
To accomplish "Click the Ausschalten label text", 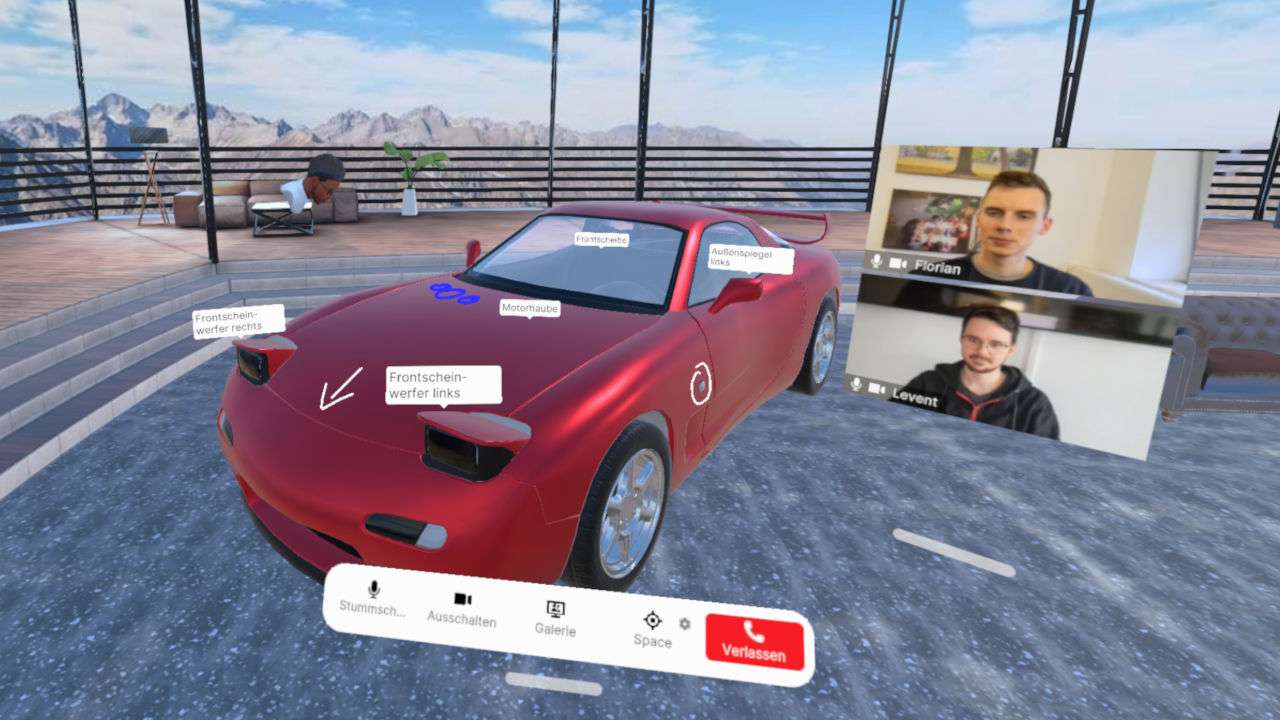I will click(x=461, y=617).
